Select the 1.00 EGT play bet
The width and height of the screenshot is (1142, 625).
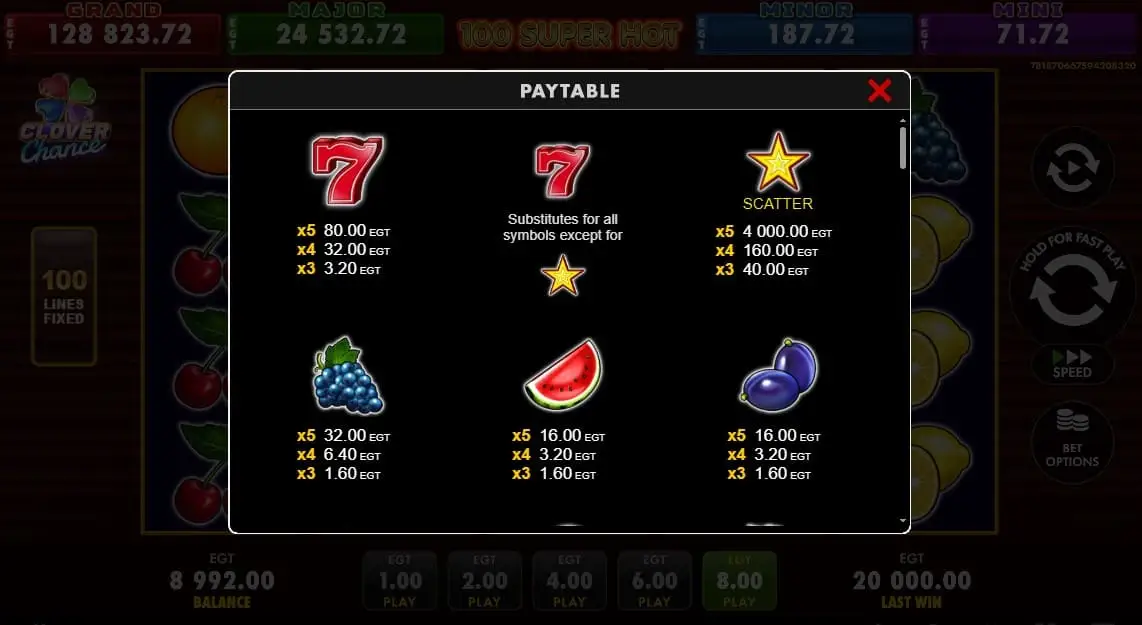click(x=399, y=581)
